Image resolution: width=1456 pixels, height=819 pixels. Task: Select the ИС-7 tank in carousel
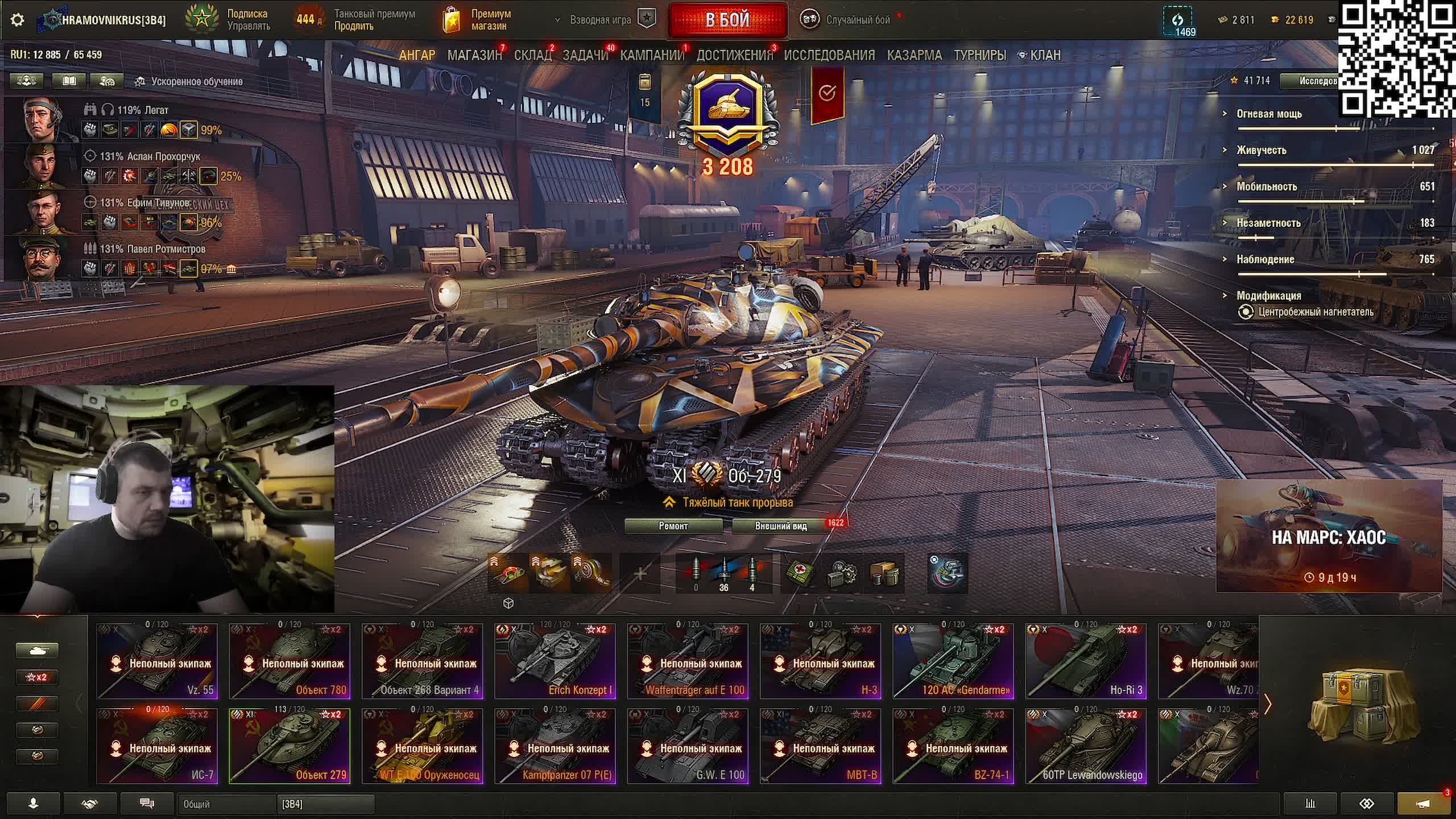[158, 746]
